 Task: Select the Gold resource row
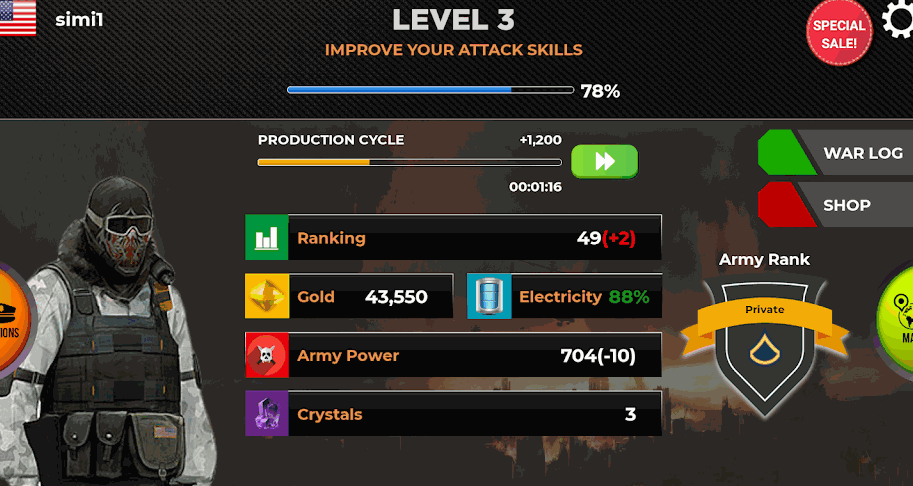[349, 297]
